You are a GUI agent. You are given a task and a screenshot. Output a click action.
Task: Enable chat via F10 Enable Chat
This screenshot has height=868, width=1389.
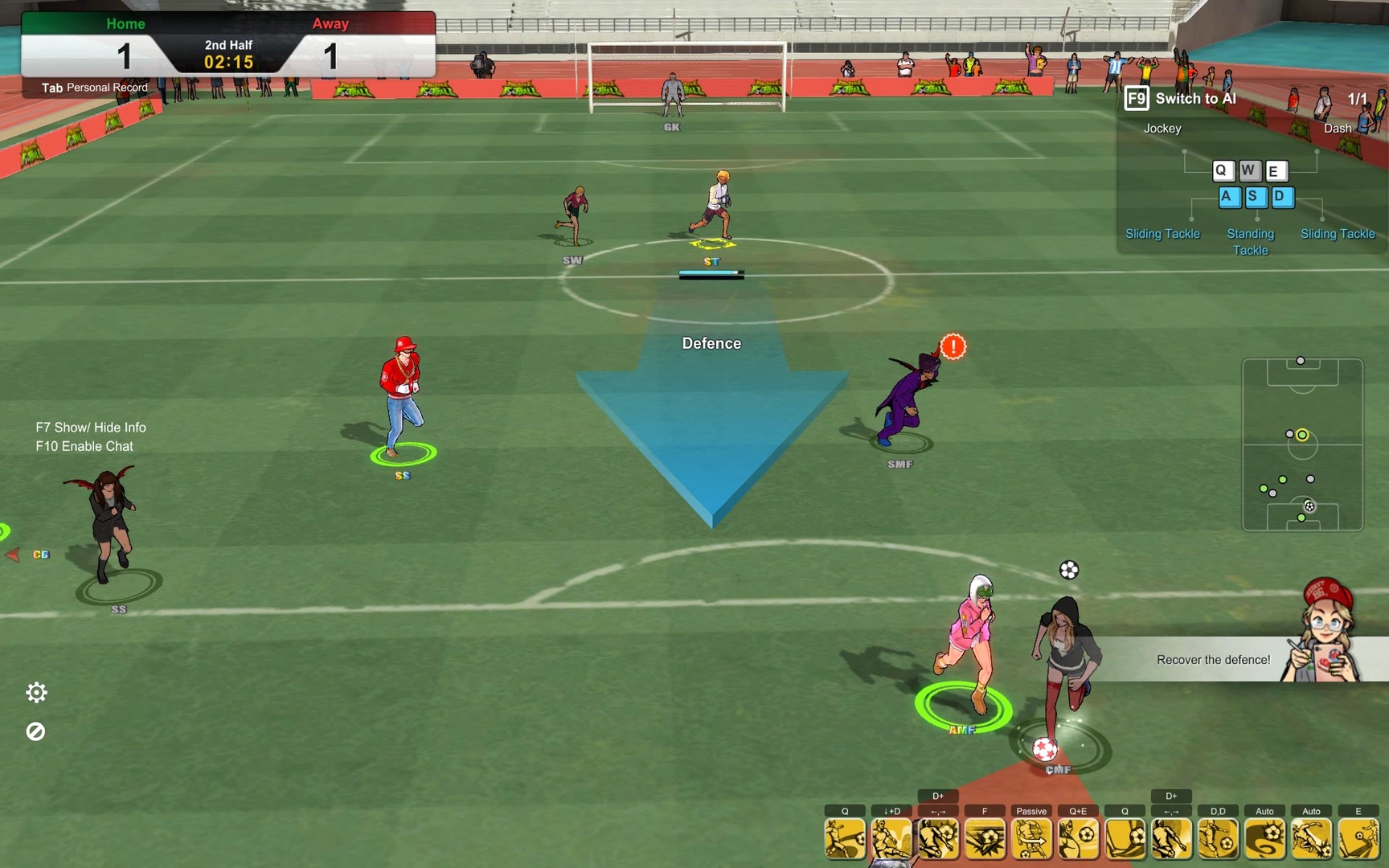pyautogui.click(x=84, y=446)
